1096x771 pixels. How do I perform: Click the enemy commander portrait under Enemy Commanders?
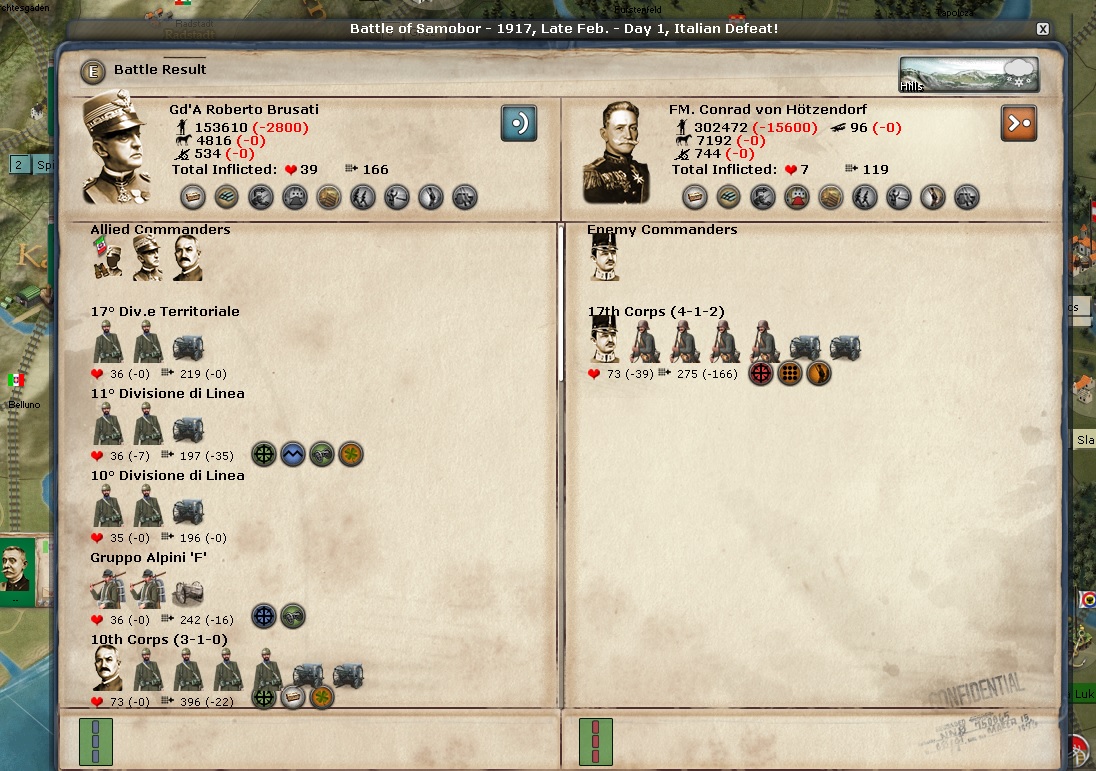602,260
